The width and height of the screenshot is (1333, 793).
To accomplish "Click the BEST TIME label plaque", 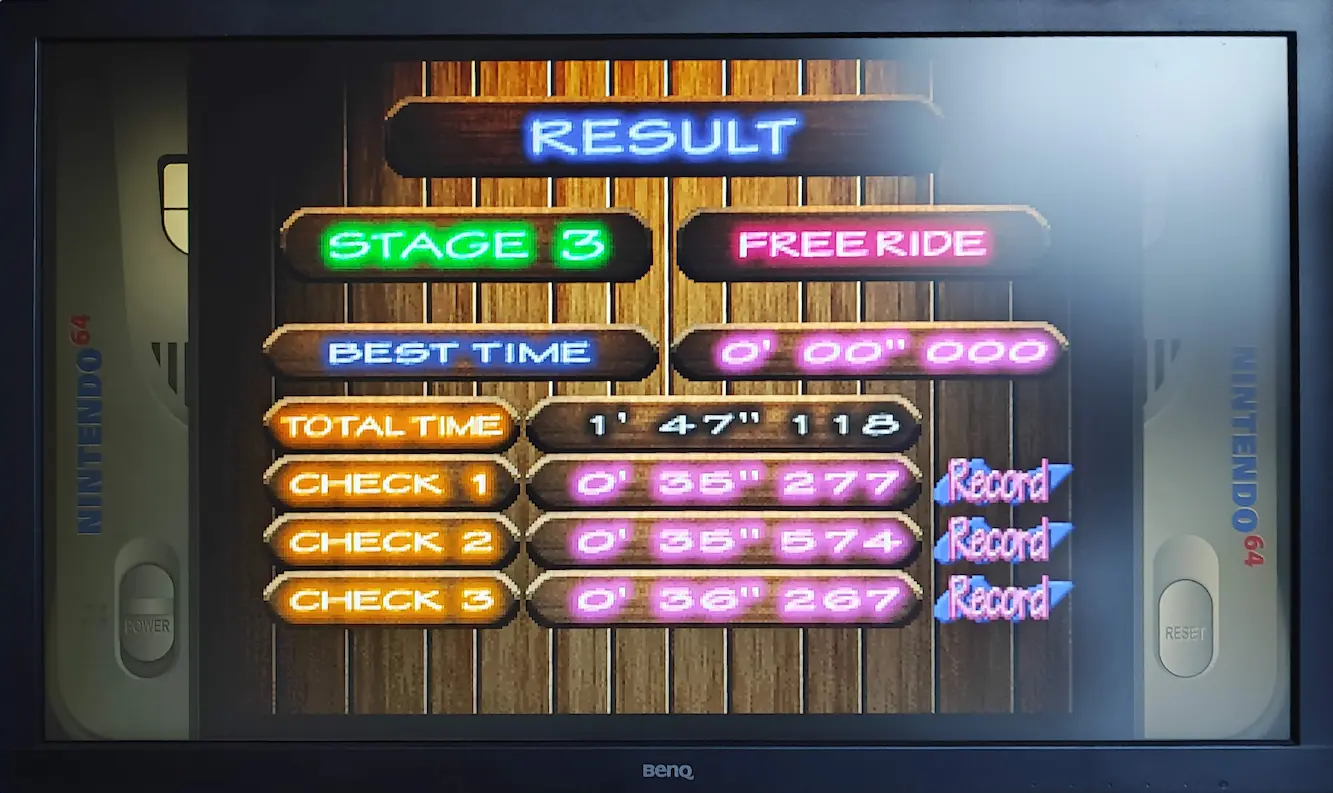I will click(460, 353).
